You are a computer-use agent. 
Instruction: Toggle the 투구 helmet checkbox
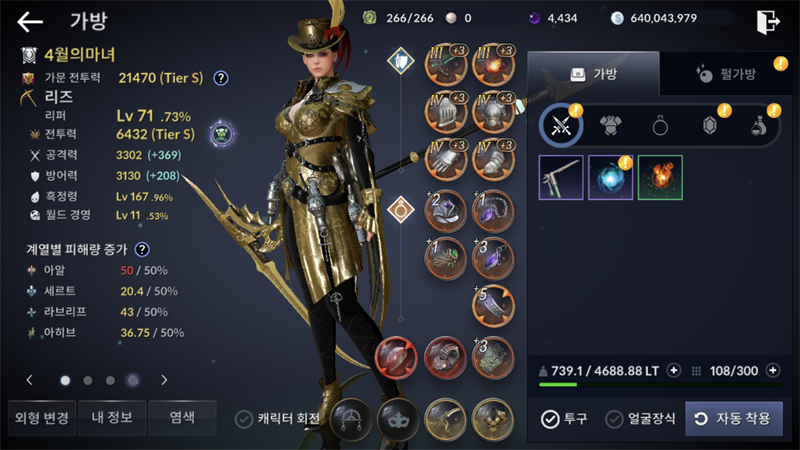(550, 418)
